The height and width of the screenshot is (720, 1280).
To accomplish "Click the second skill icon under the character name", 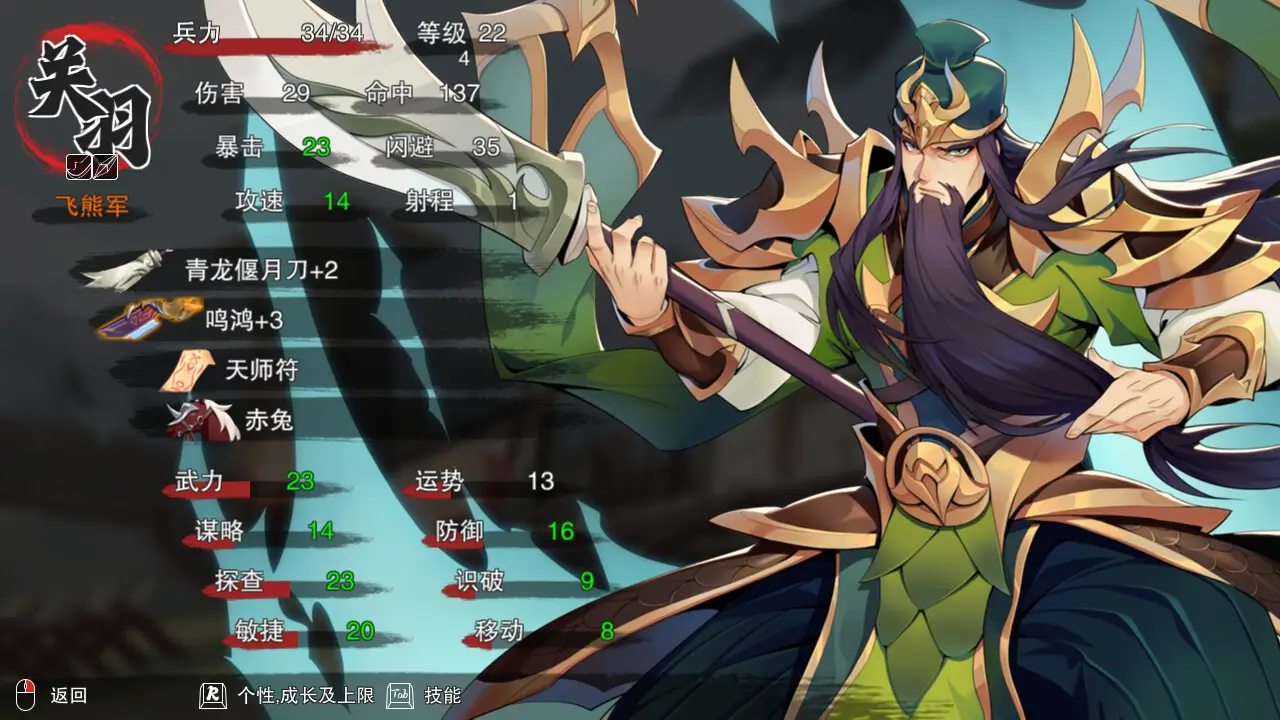I will coord(105,166).
